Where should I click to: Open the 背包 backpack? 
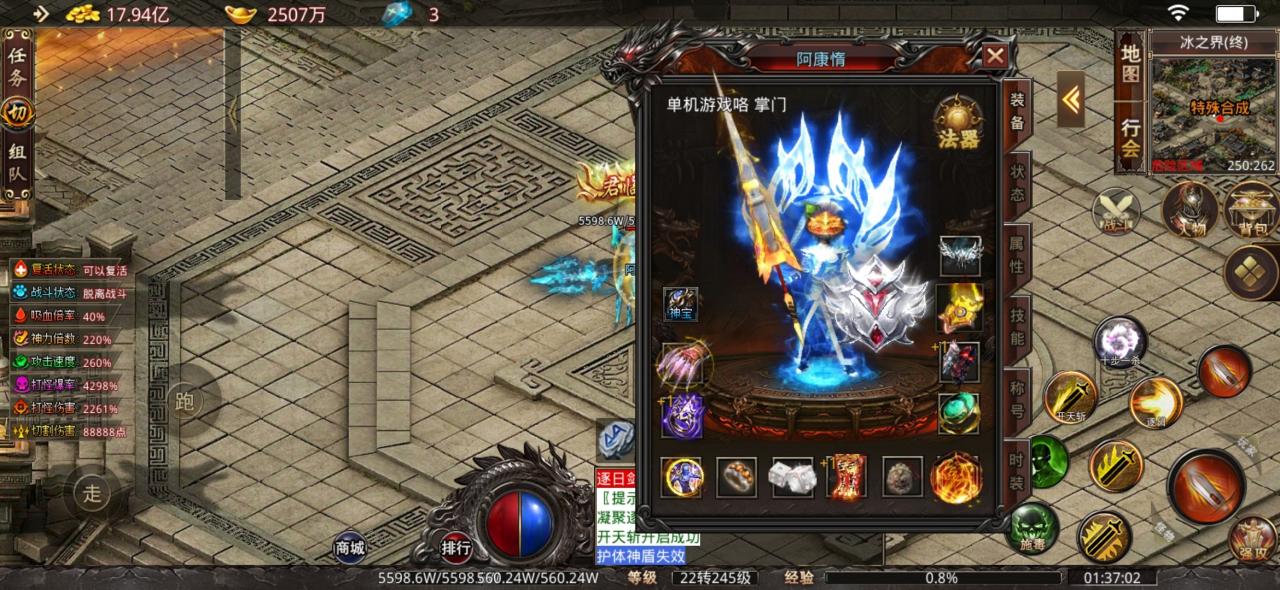(x=1251, y=210)
